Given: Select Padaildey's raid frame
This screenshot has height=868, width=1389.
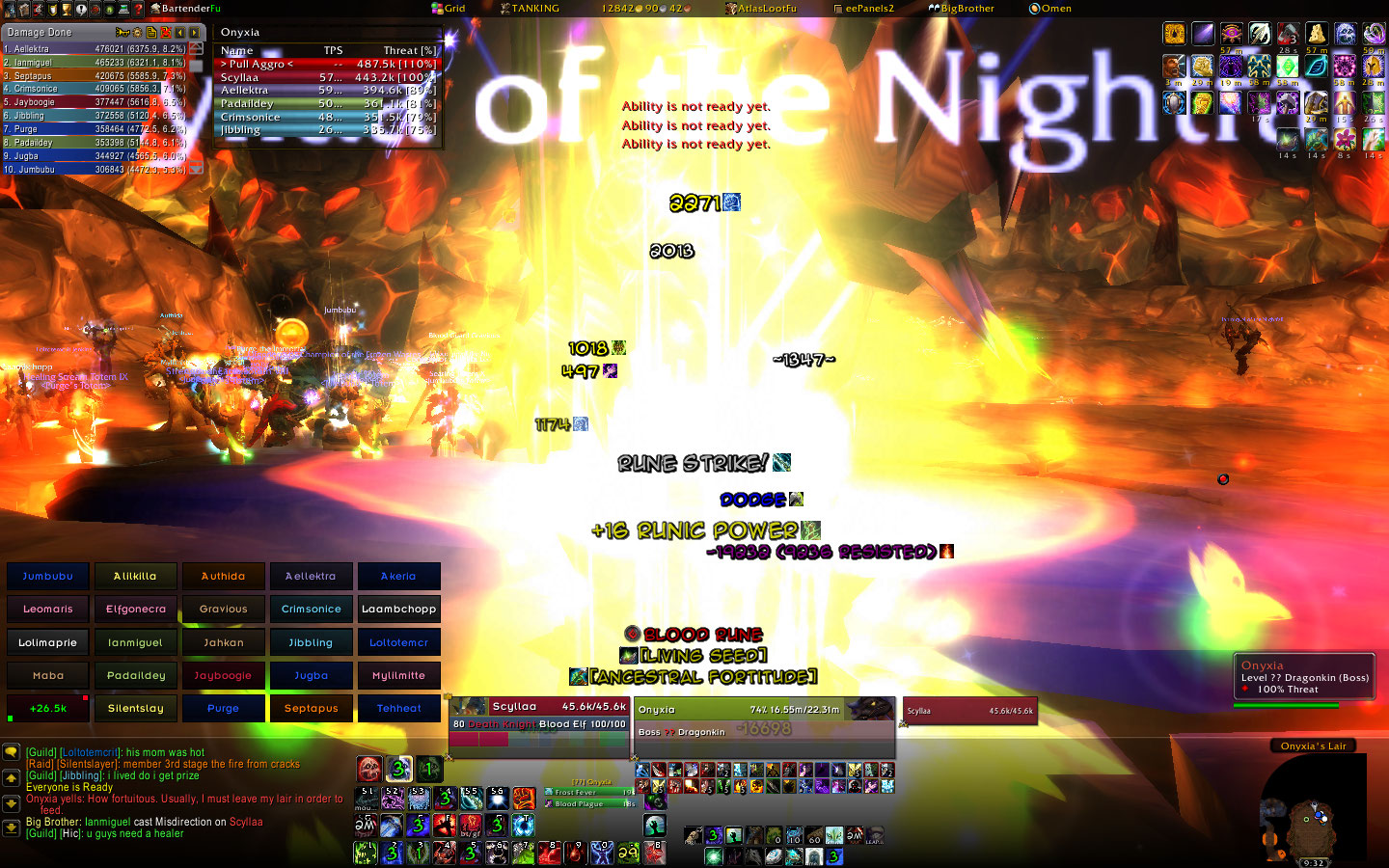Looking at the screenshot, I should click(135, 675).
